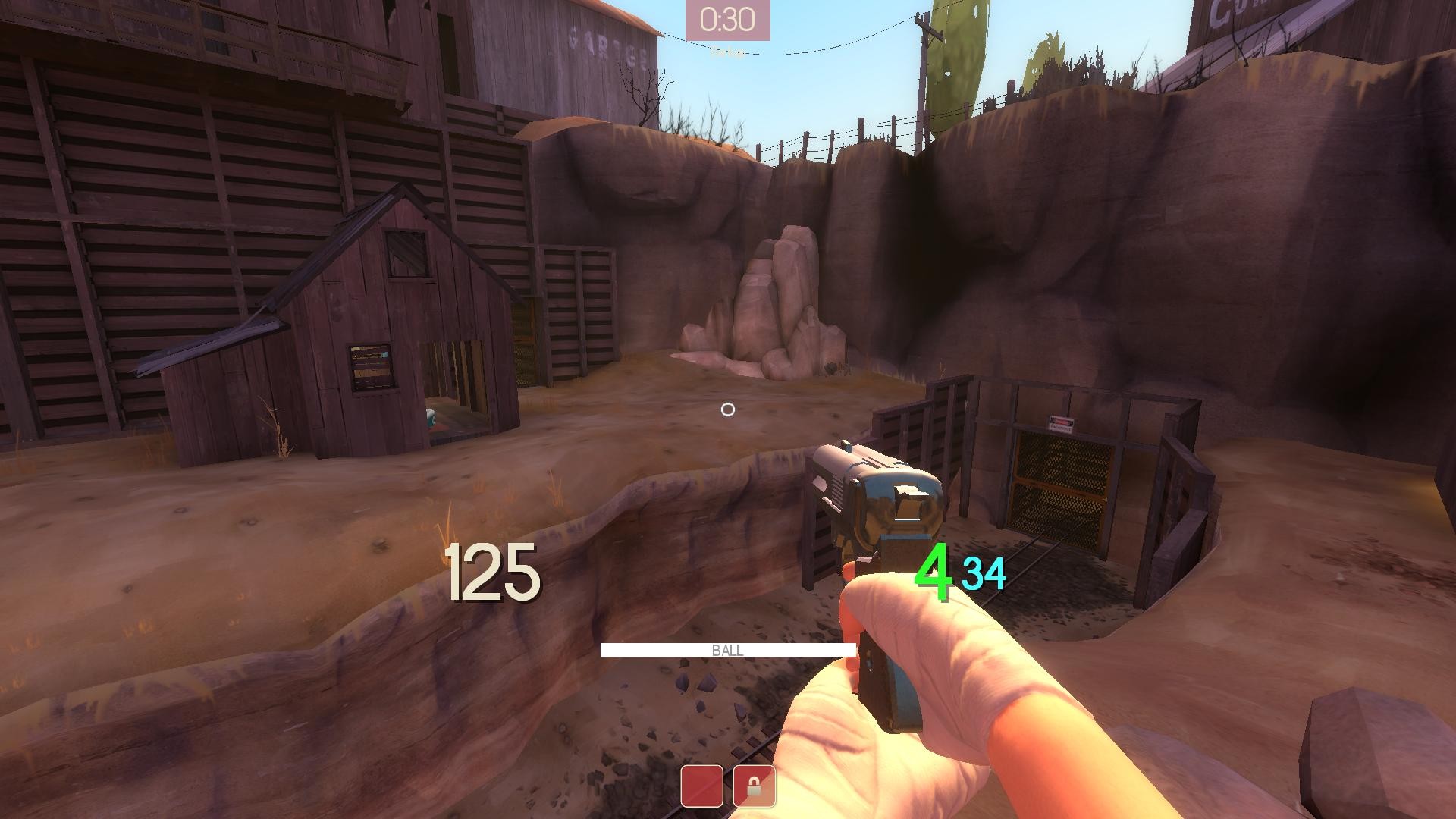The width and height of the screenshot is (1456, 819).
Task: Click the crosshair circle at screen center
Action: click(729, 409)
